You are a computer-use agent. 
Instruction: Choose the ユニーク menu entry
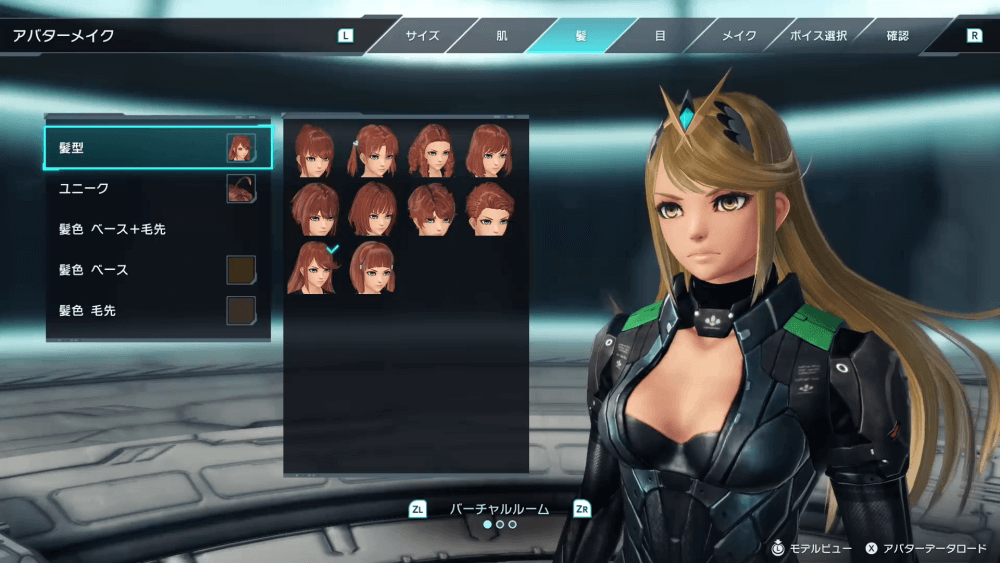(x=157, y=188)
